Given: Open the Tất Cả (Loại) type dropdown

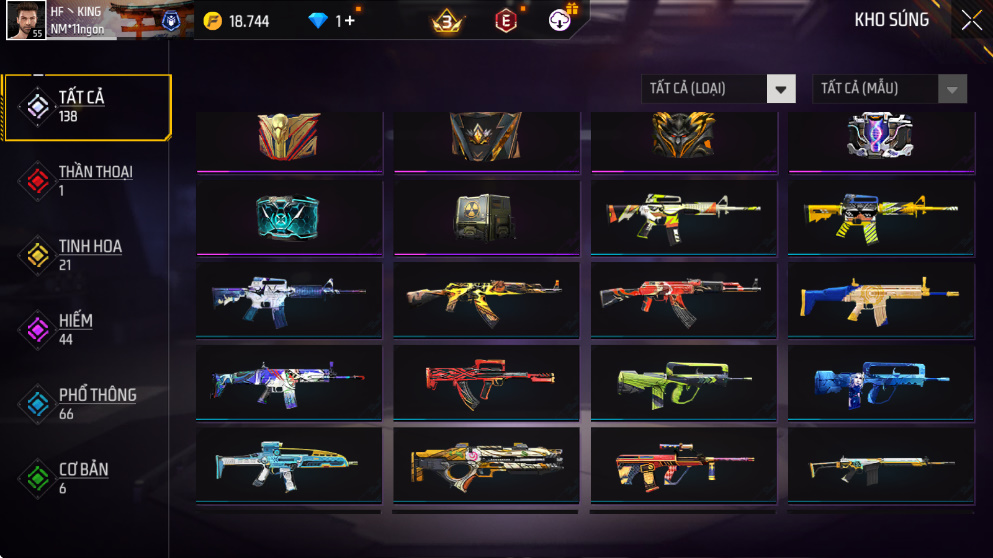Looking at the screenshot, I should (x=718, y=89).
